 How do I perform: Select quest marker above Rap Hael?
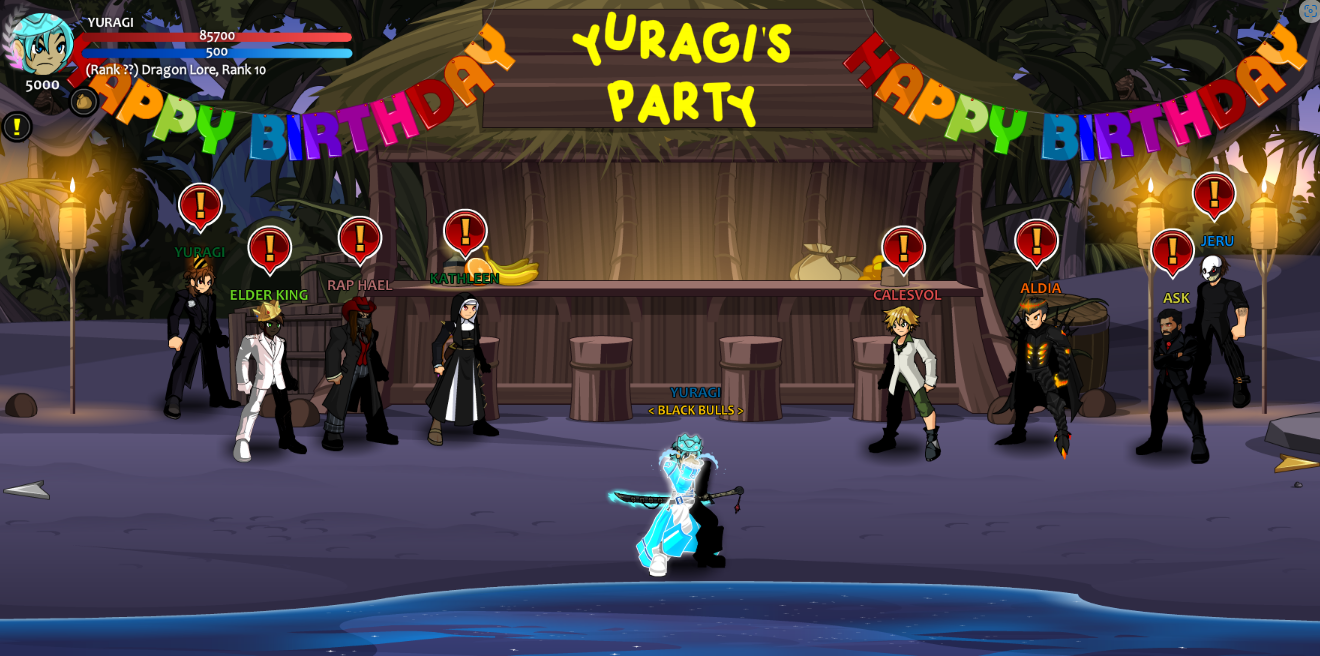click(359, 240)
